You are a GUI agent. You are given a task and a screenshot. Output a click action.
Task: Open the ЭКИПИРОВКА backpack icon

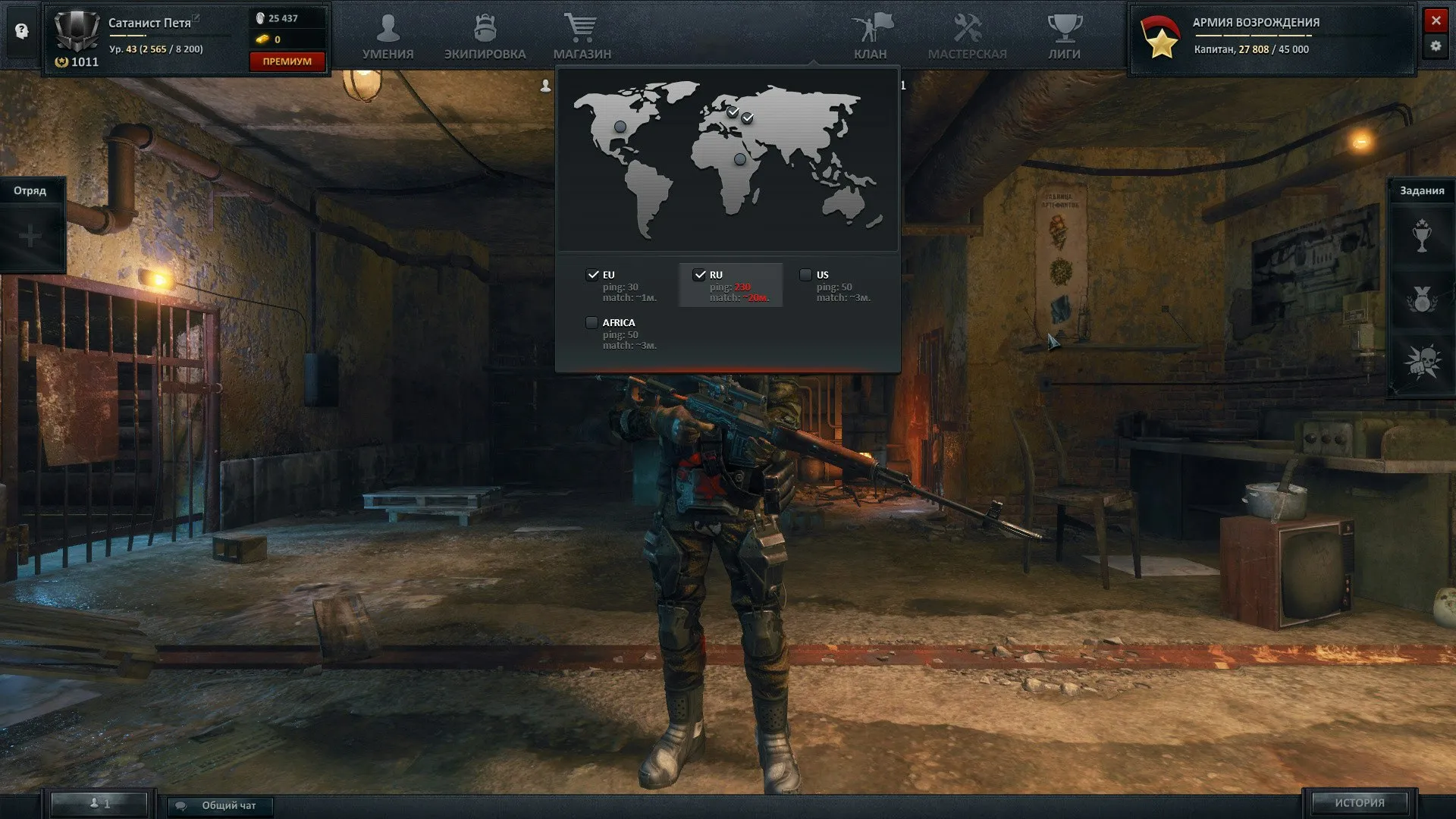point(485,28)
